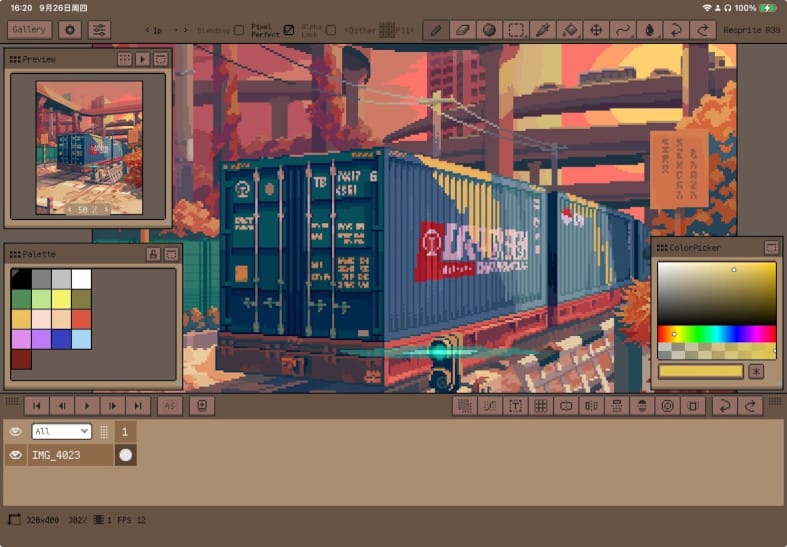Choose the blue palette swatch
Viewport: 787px width, 547px height.
point(61,339)
